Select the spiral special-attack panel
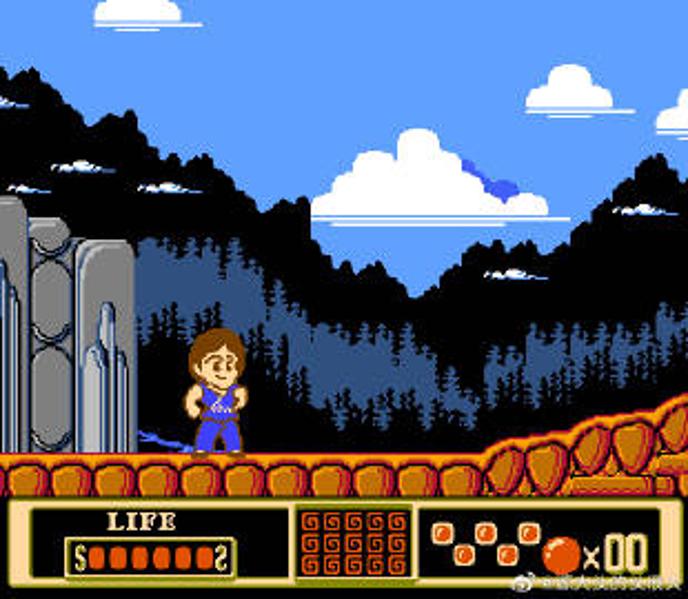 pyautogui.click(x=354, y=541)
